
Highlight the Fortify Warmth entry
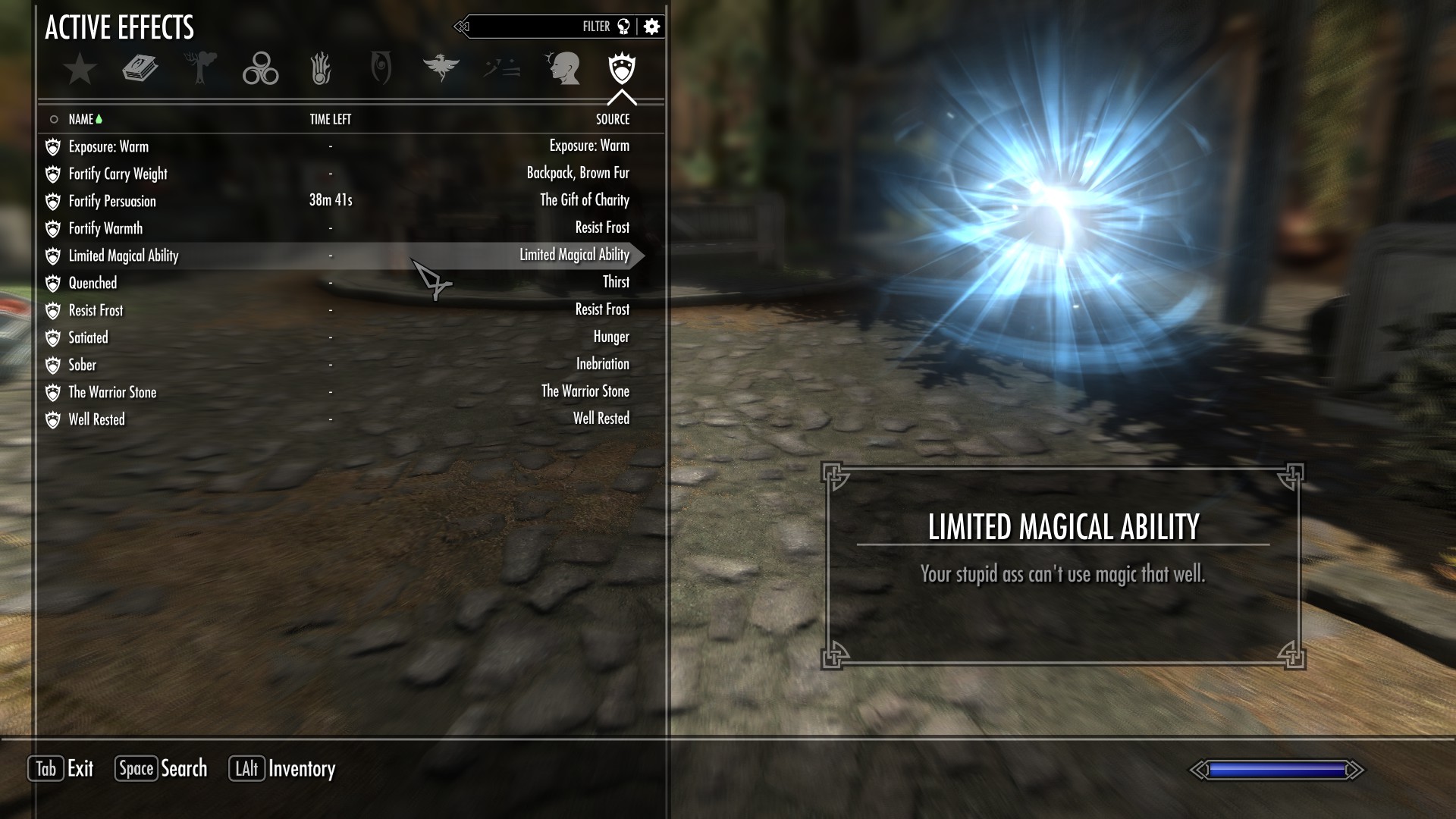click(x=105, y=228)
